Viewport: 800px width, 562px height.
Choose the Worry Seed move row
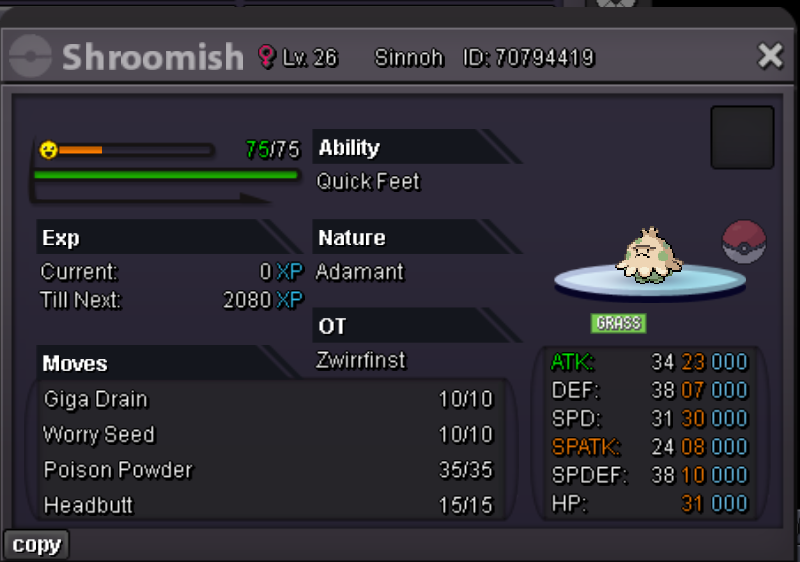[x=268, y=435]
